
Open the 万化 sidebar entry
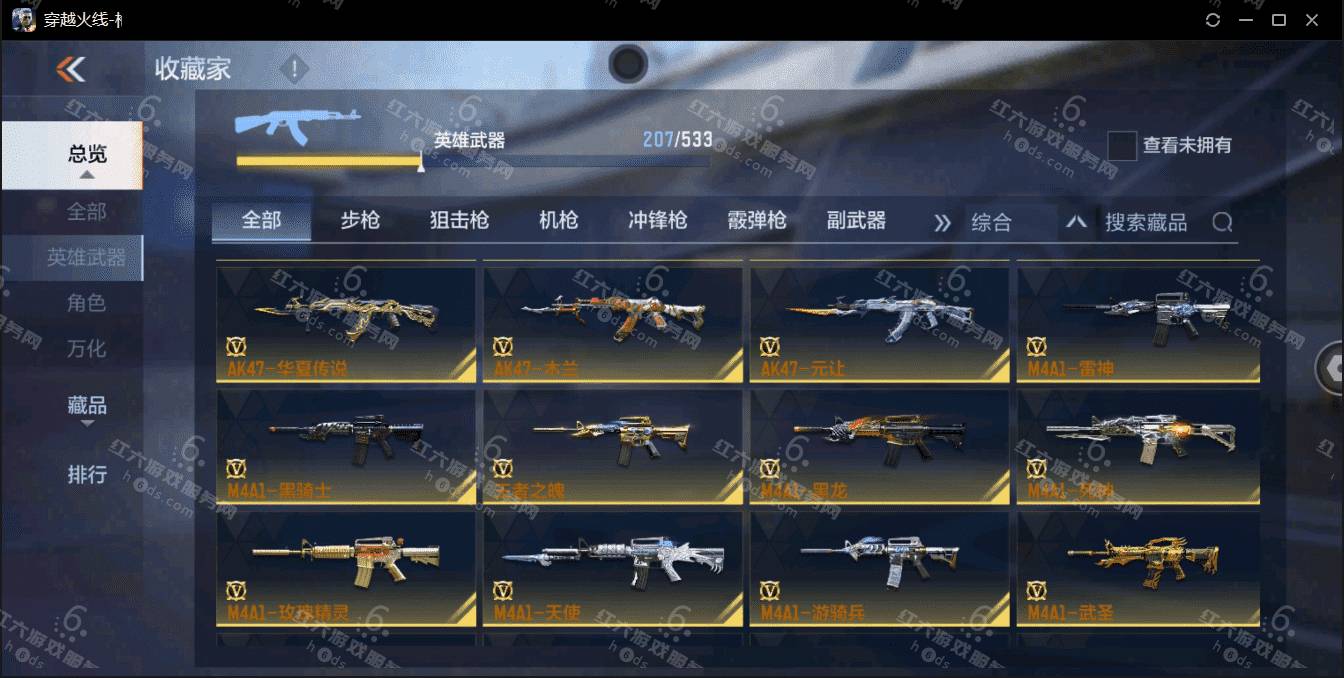click(87, 349)
